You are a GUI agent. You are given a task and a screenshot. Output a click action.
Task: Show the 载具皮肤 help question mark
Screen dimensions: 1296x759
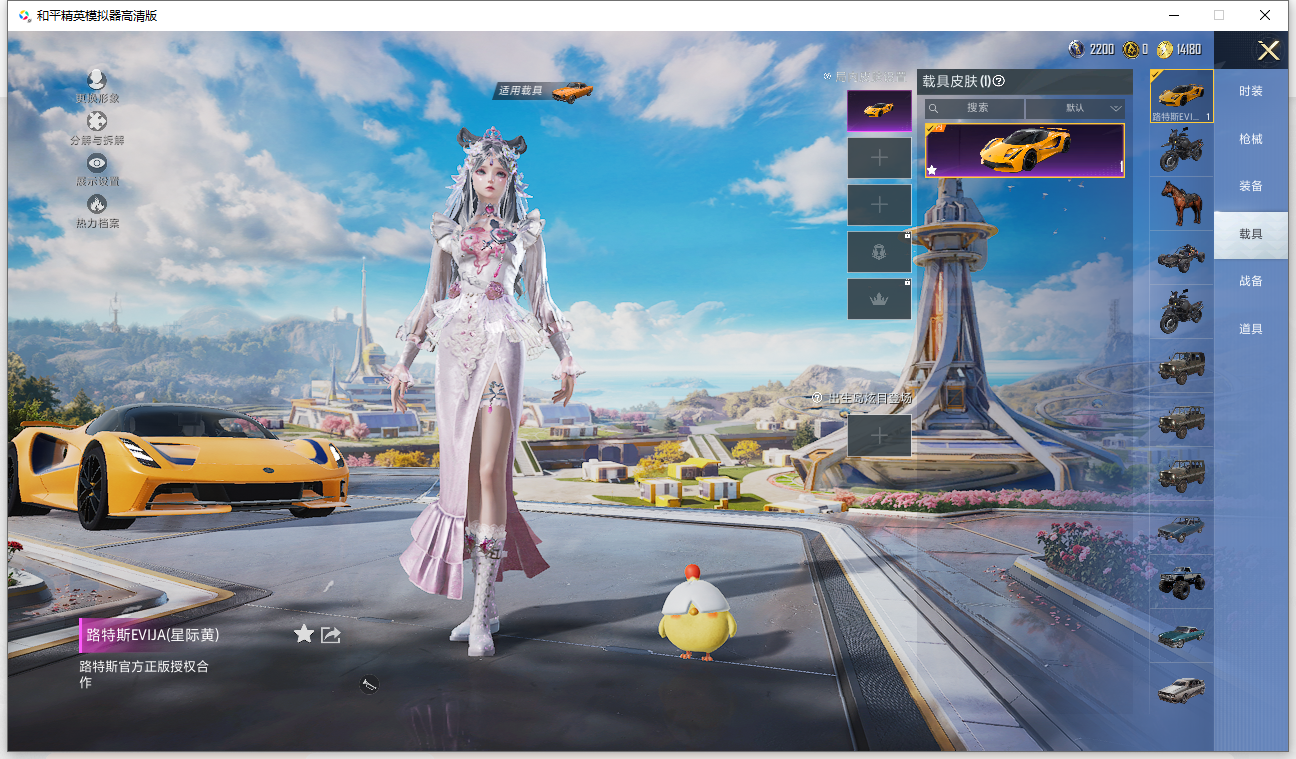click(x=998, y=82)
